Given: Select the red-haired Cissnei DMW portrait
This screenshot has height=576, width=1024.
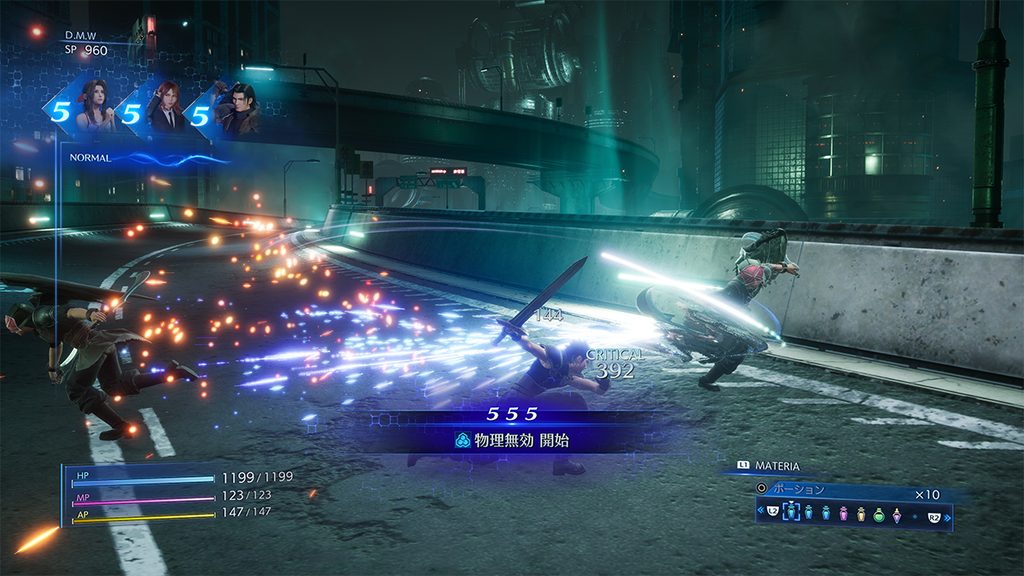Looking at the screenshot, I should tap(164, 107).
